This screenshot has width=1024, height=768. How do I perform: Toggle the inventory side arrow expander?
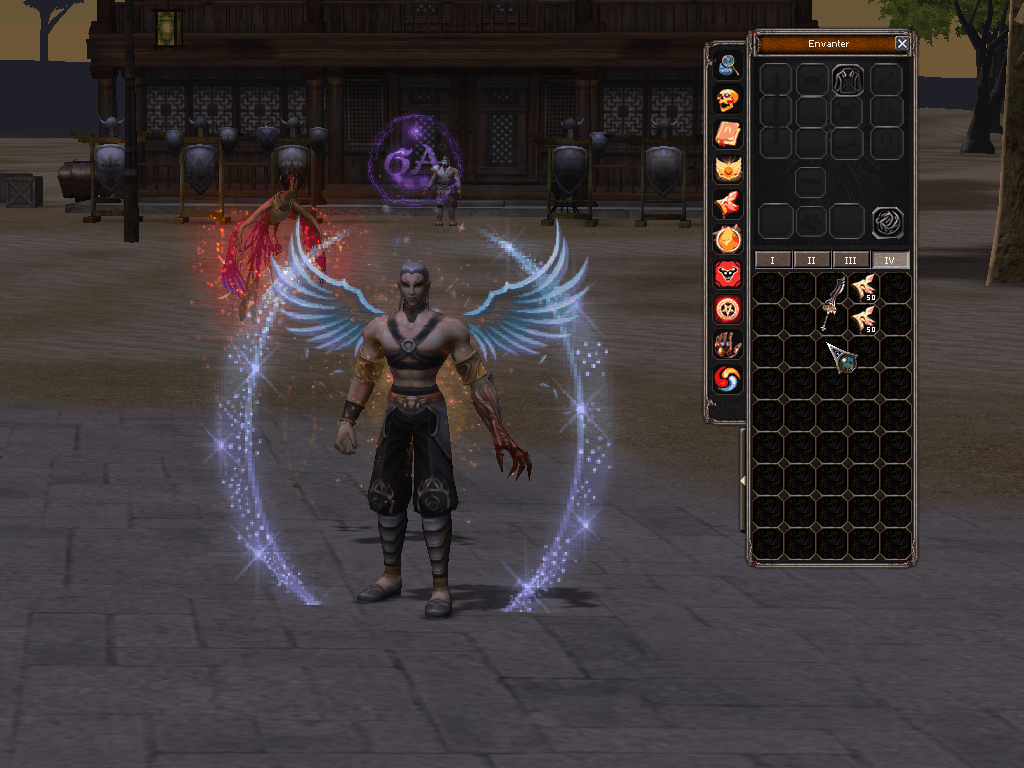pyautogui.click(x=743, y=481)
